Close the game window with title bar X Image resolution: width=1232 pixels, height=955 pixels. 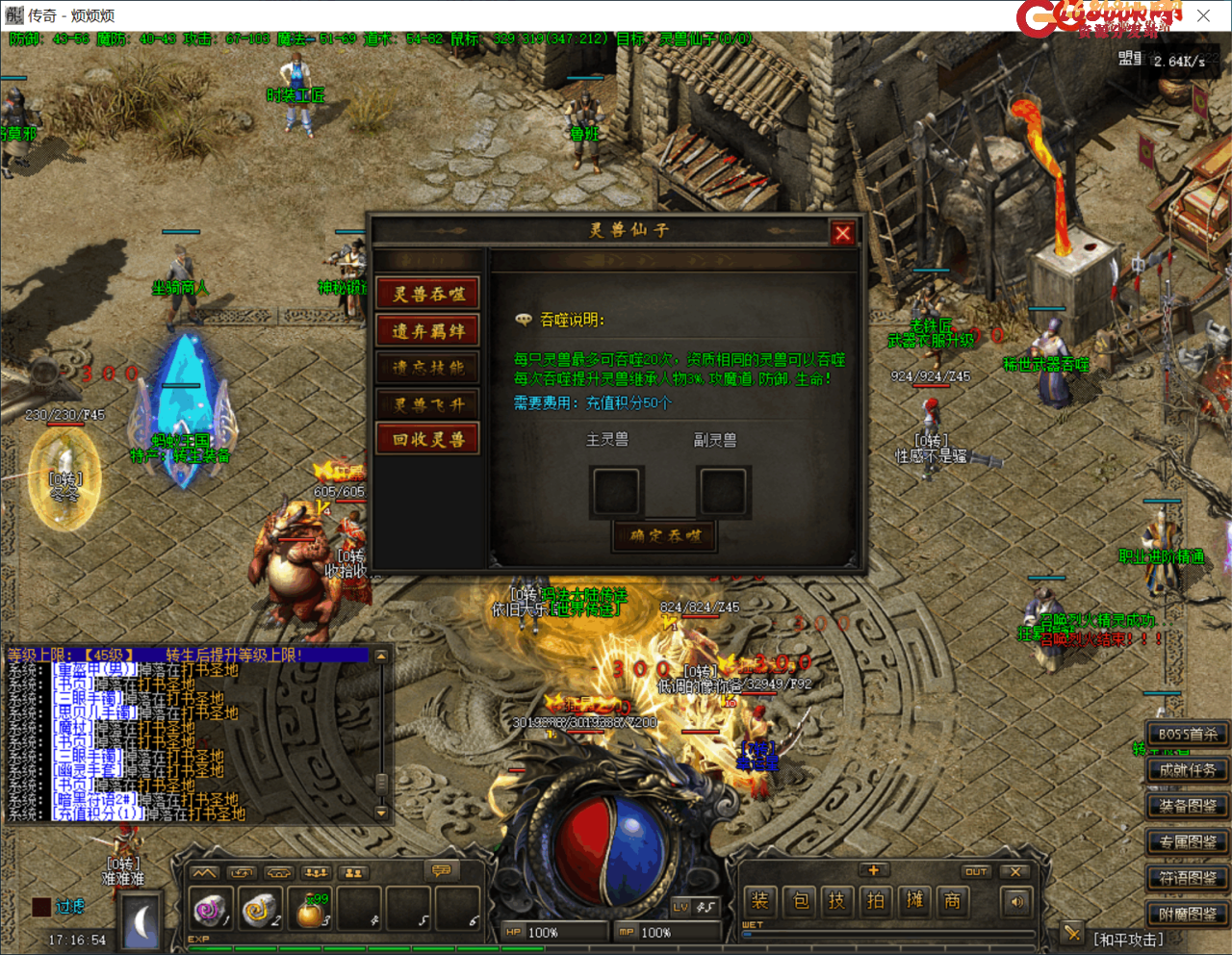(1203, 15)
